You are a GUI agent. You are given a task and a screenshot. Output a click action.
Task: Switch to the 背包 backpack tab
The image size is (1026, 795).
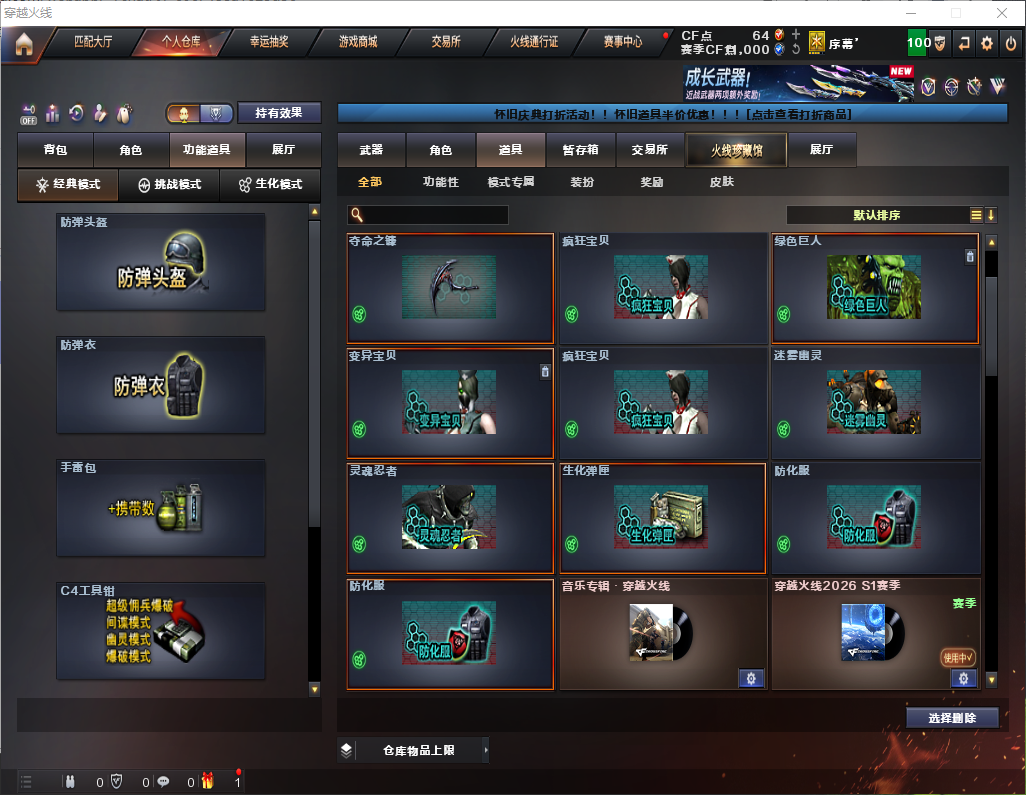pos(55,150)
